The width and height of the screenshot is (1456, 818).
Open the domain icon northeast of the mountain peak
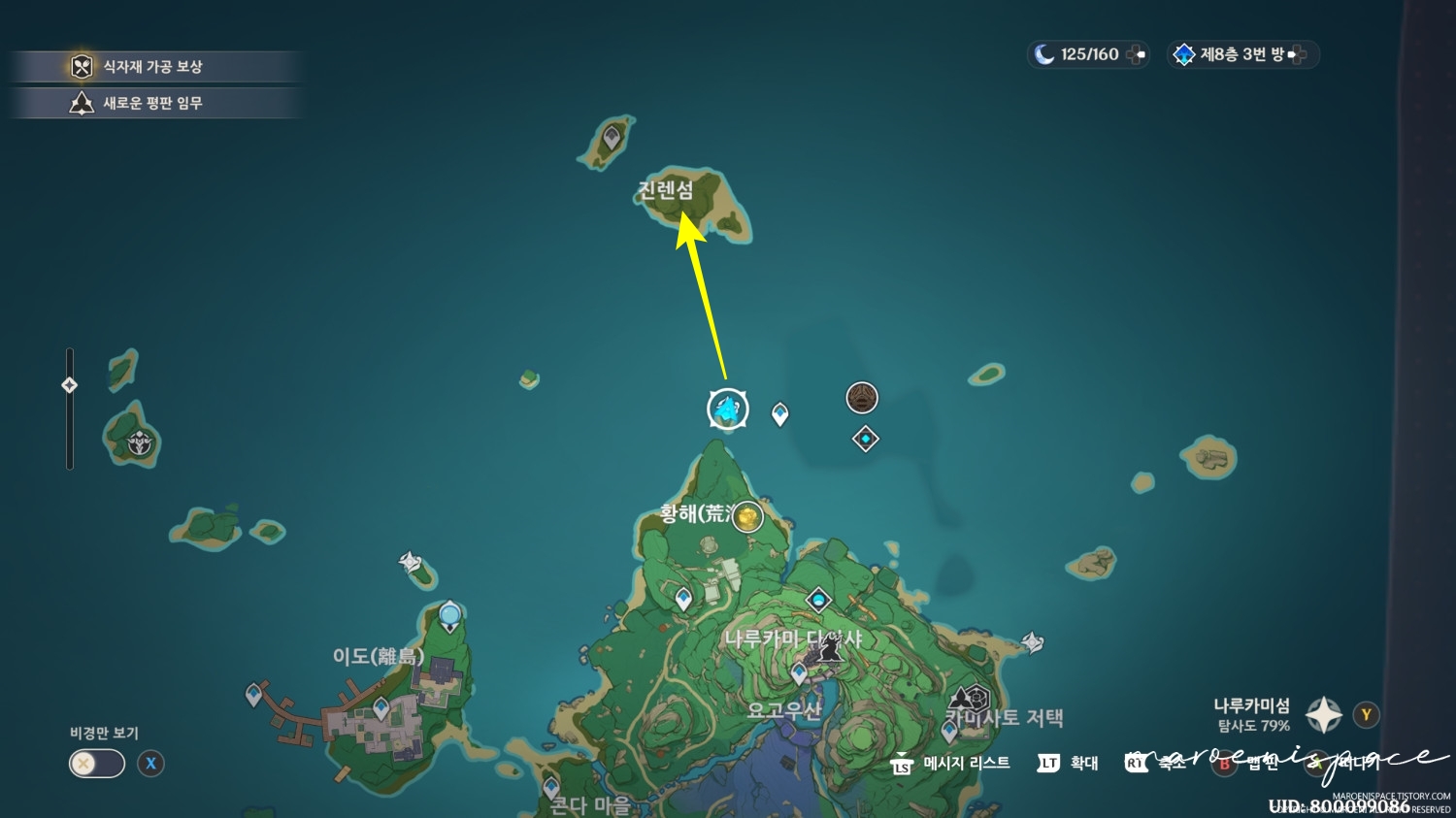coord(862,398)
